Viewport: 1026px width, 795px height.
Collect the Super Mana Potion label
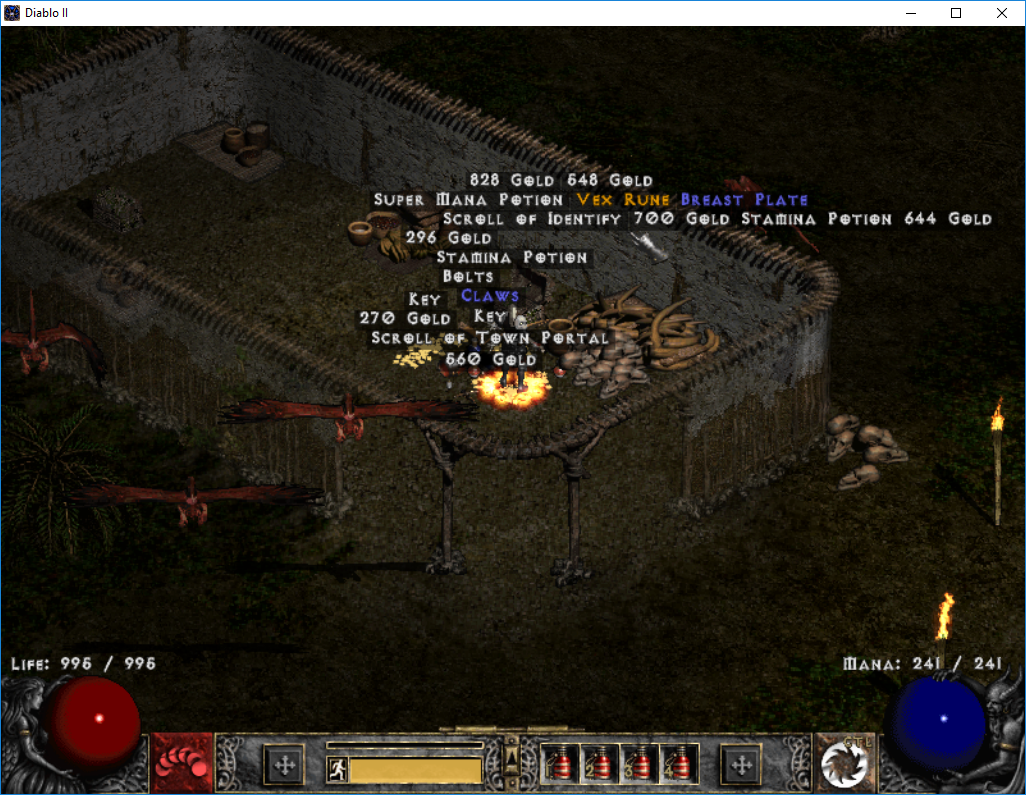(x=468, y=200)
